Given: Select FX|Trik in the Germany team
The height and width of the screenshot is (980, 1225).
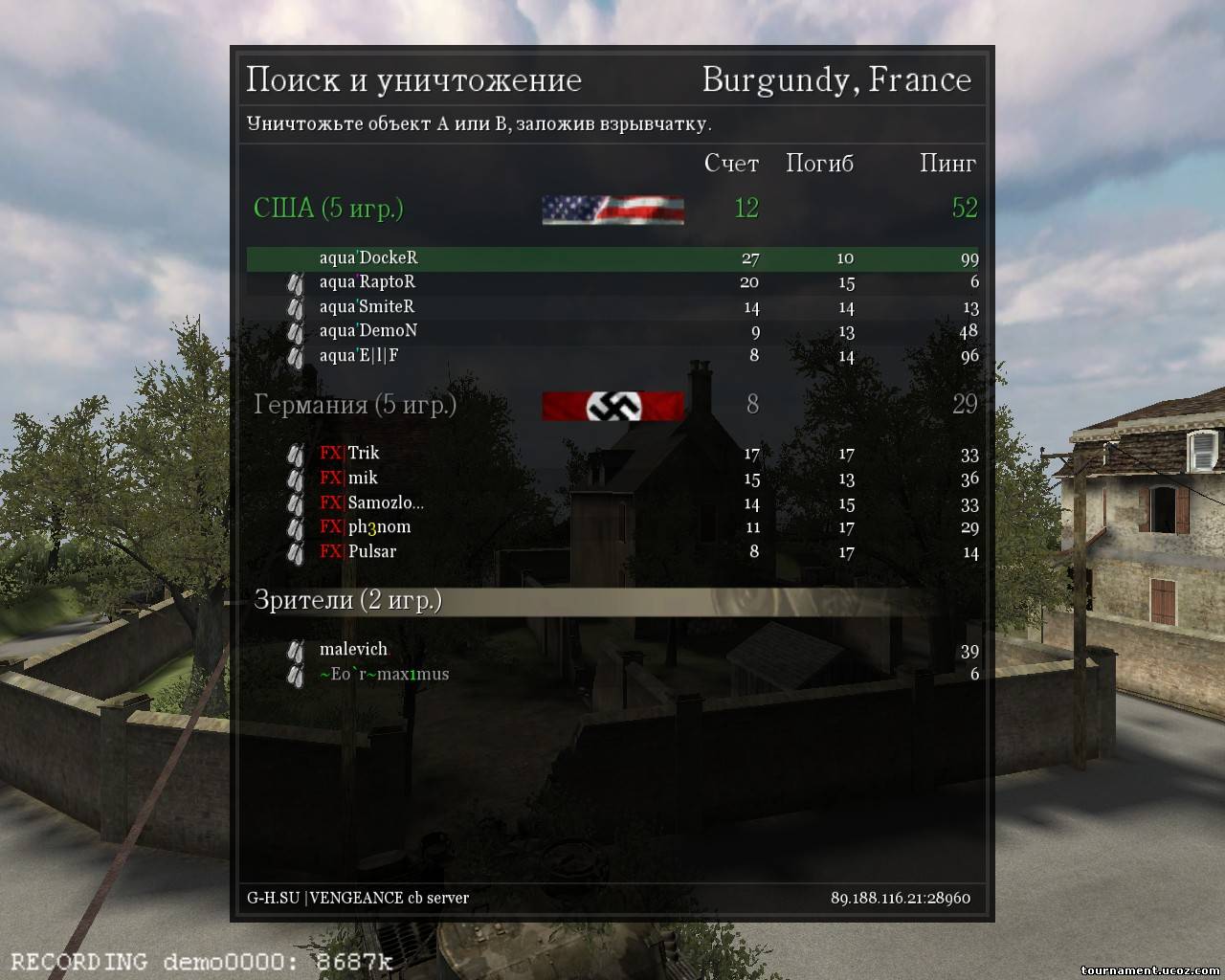Looking at the screenshot, I should pyautogui.click(x=350, y=454).
